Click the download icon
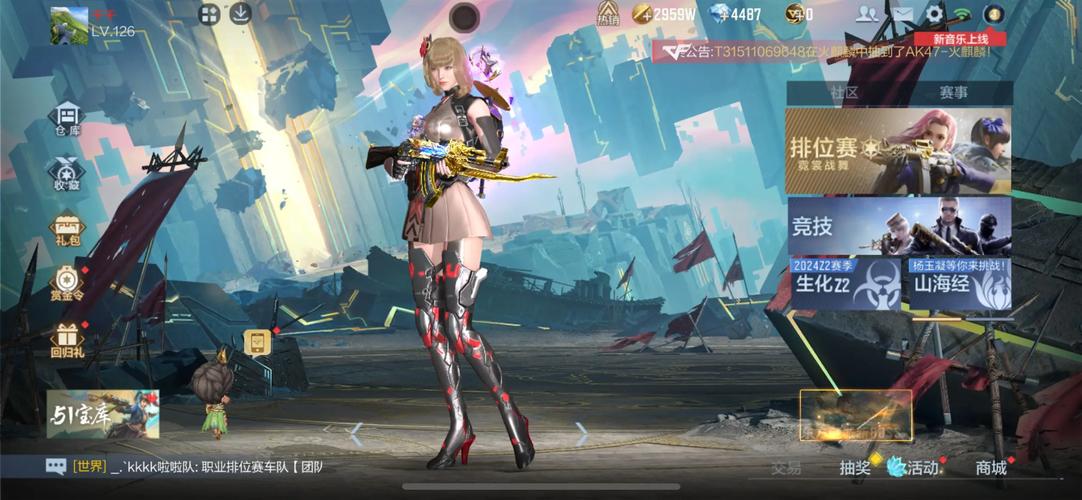 [x=240, y=14]
